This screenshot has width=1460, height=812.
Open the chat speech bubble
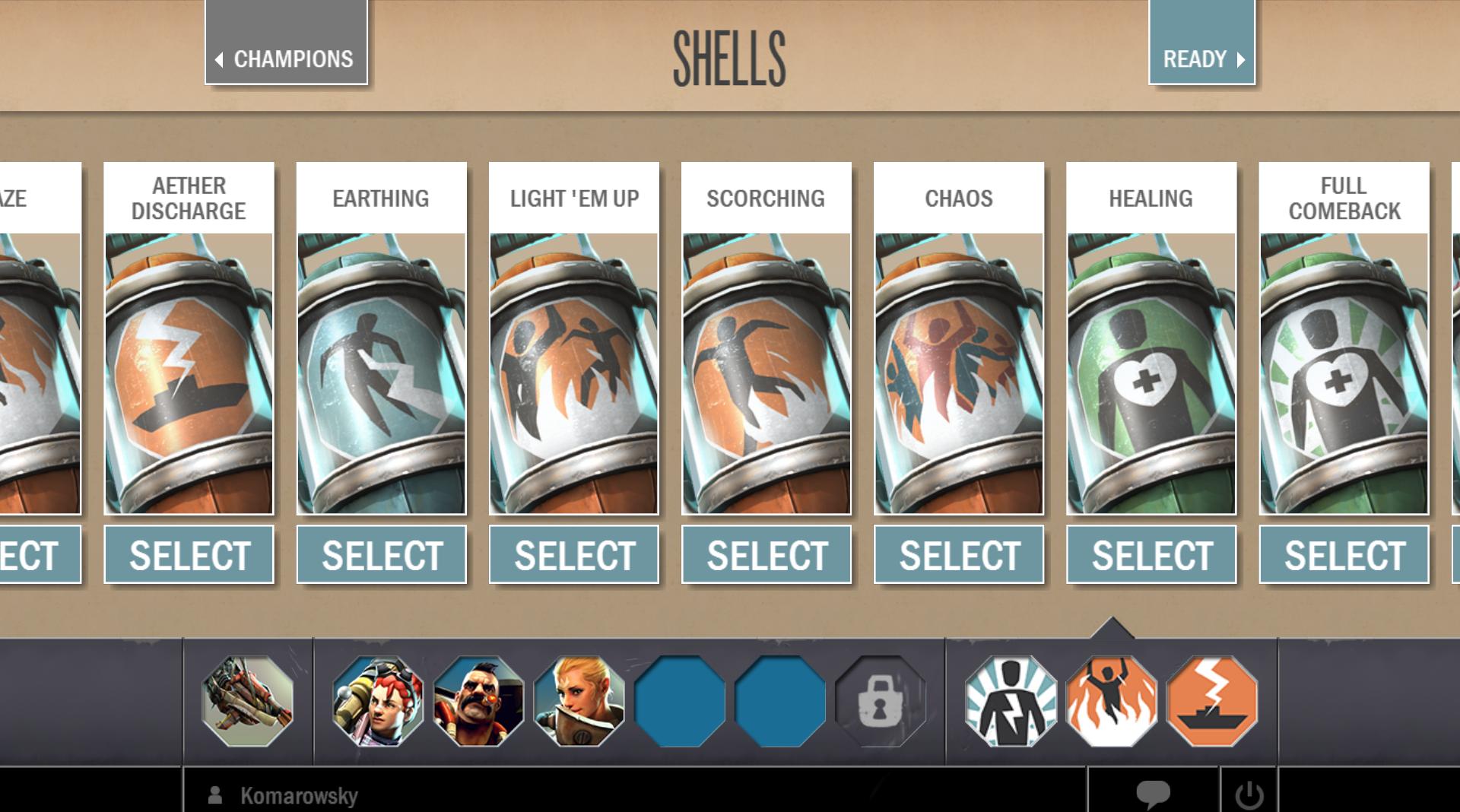point(1153,794)
